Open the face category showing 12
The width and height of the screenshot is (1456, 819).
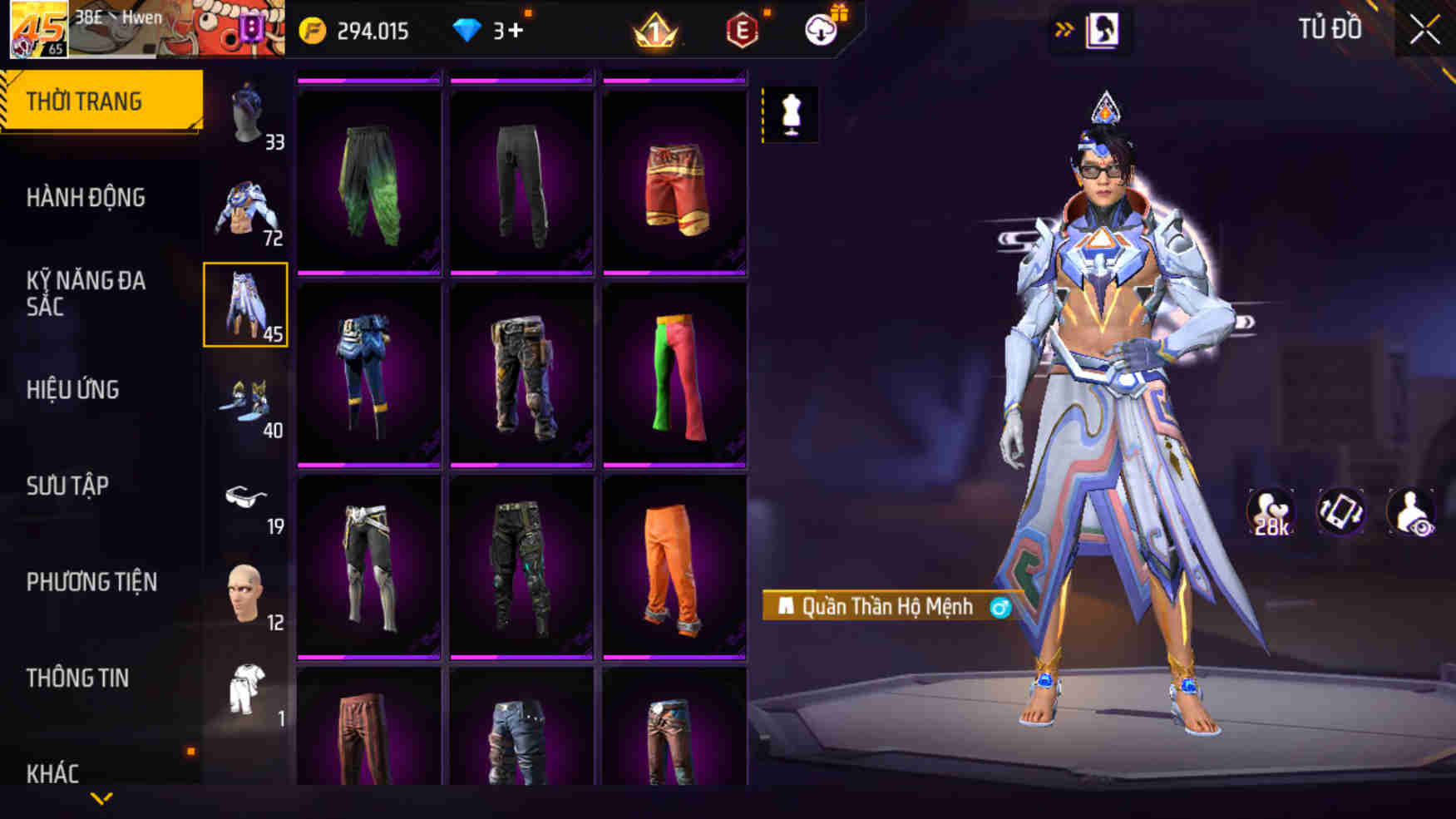tap(246, 594)
